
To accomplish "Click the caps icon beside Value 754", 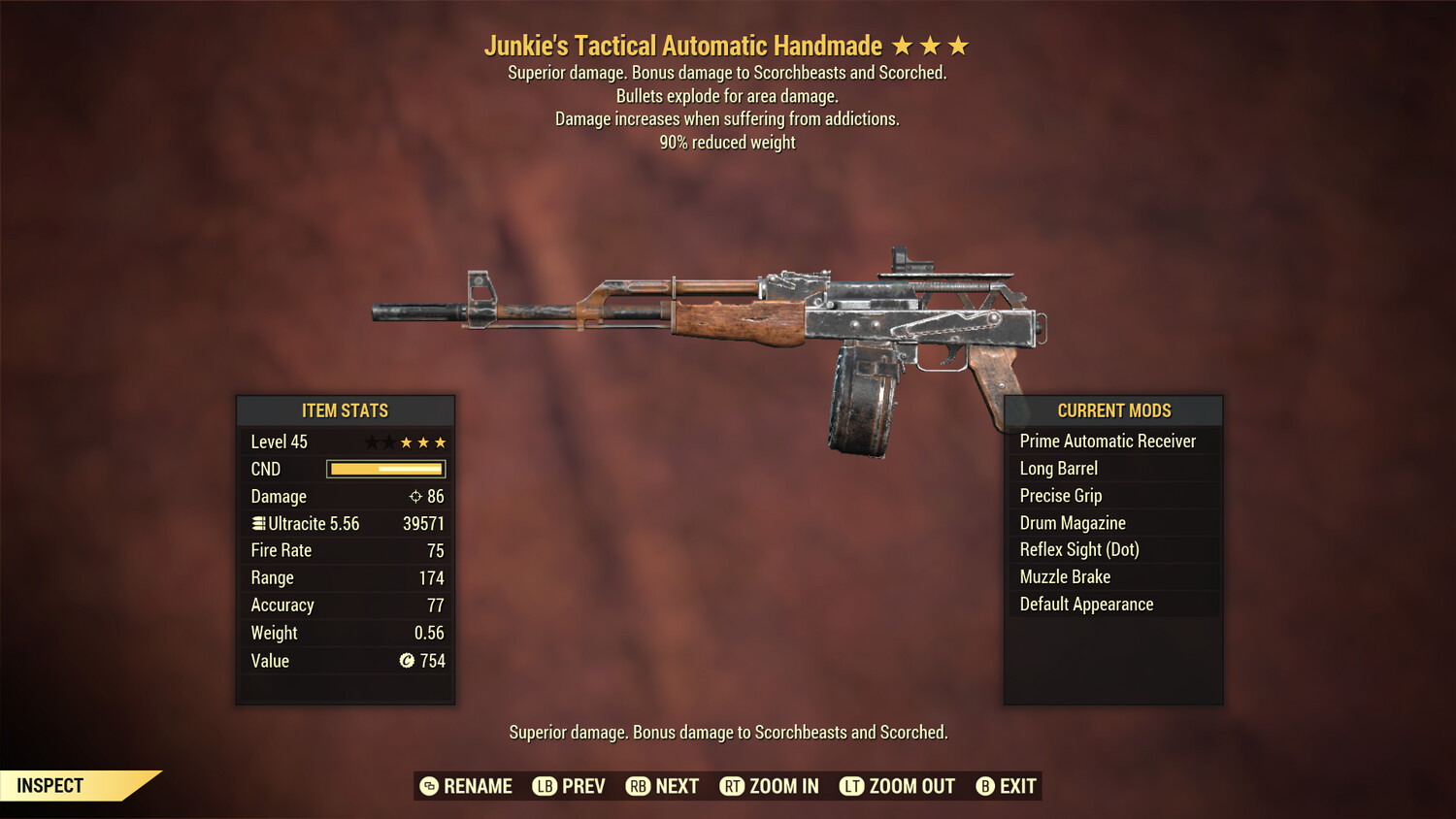I will coord(409,661).
